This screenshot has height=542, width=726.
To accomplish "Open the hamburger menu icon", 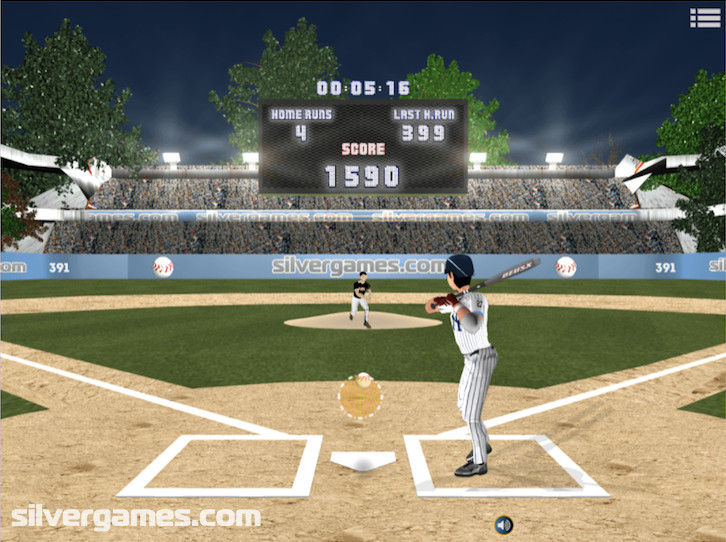I will [x=704, y=17].
